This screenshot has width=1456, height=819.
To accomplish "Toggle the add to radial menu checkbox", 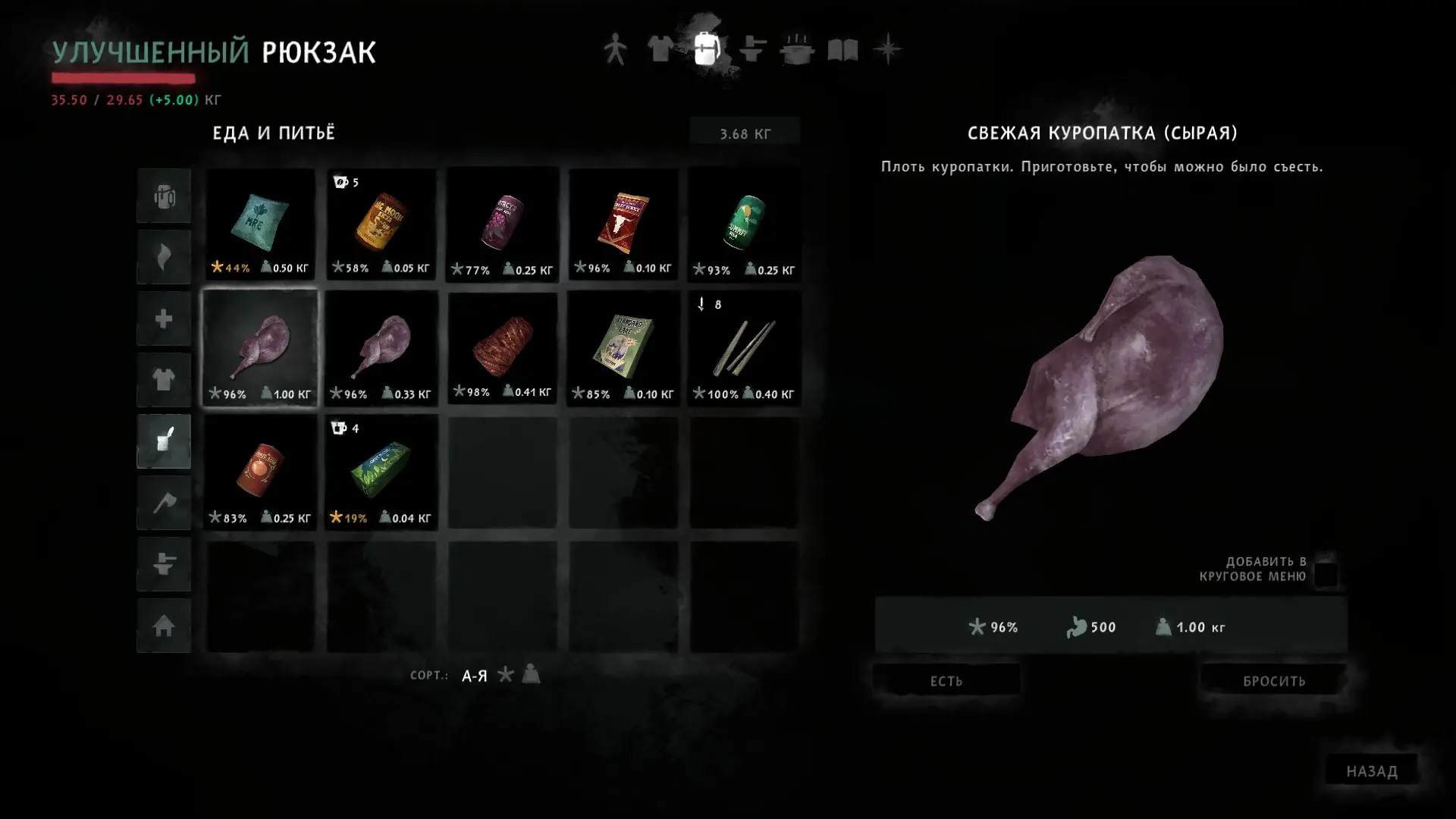I will [x=1326, y=574].
